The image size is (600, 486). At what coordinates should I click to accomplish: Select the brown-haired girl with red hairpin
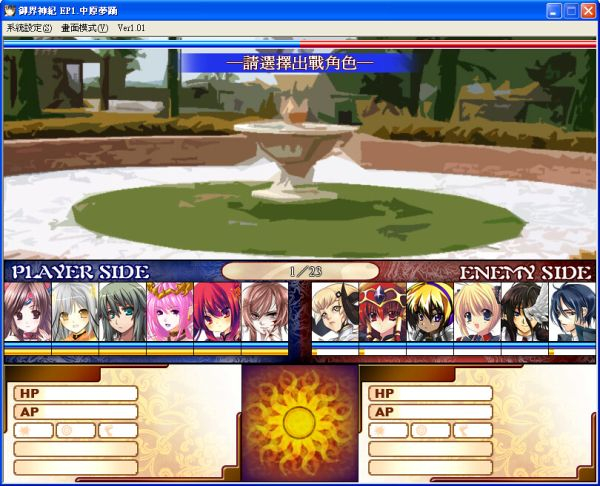pyautogui.click(x=28, y=312)
